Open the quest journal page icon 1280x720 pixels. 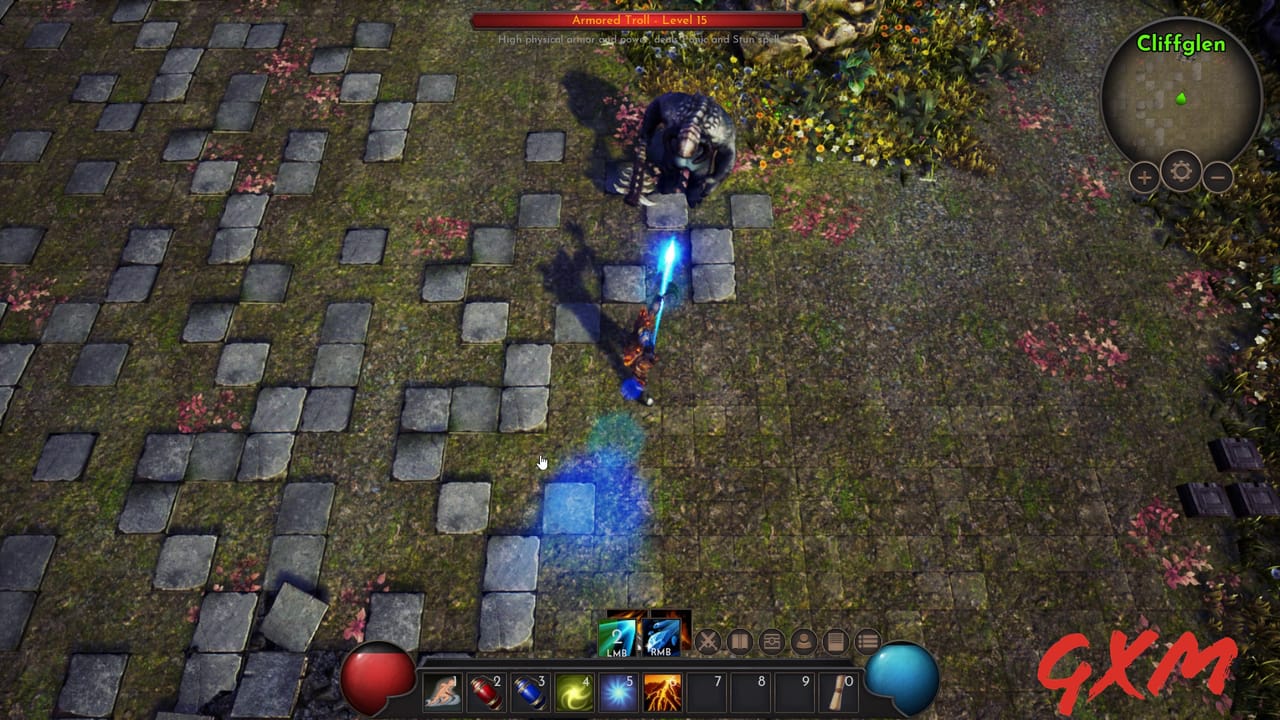pyautogui.click(x=834, y=641)
